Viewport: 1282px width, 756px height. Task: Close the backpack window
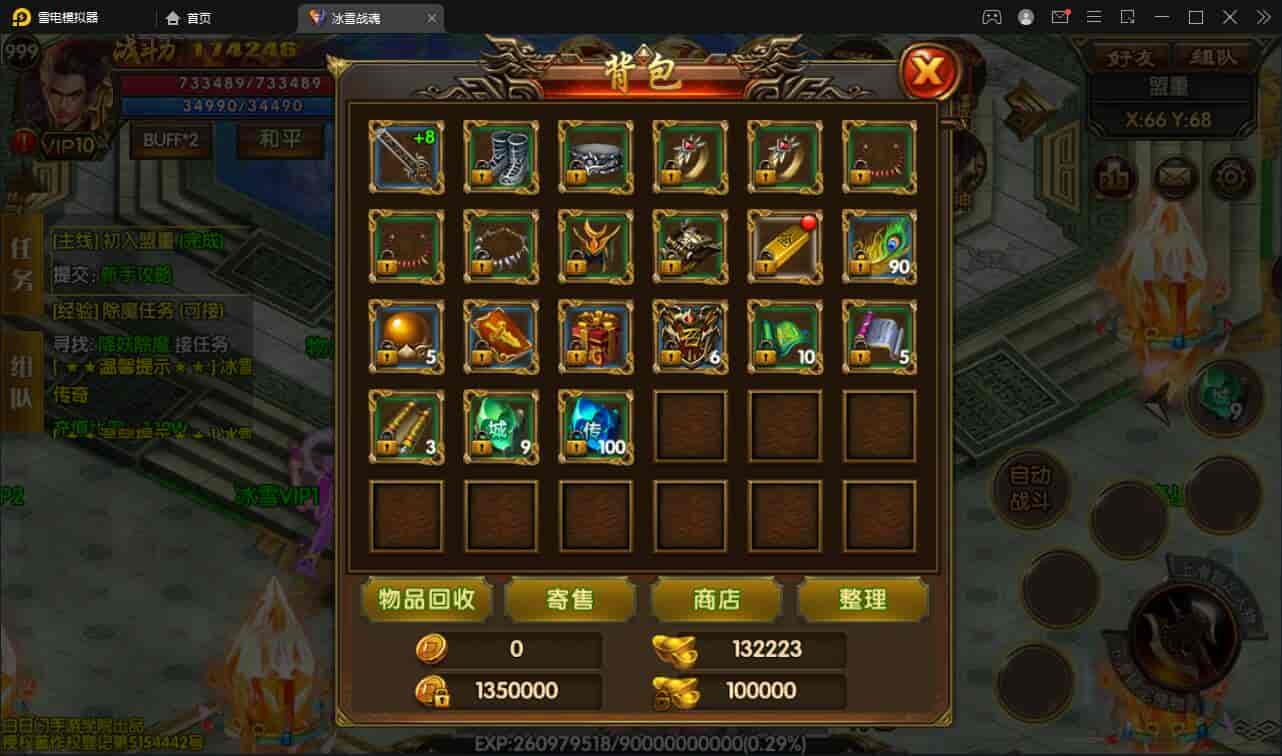(x=929, y=72)
